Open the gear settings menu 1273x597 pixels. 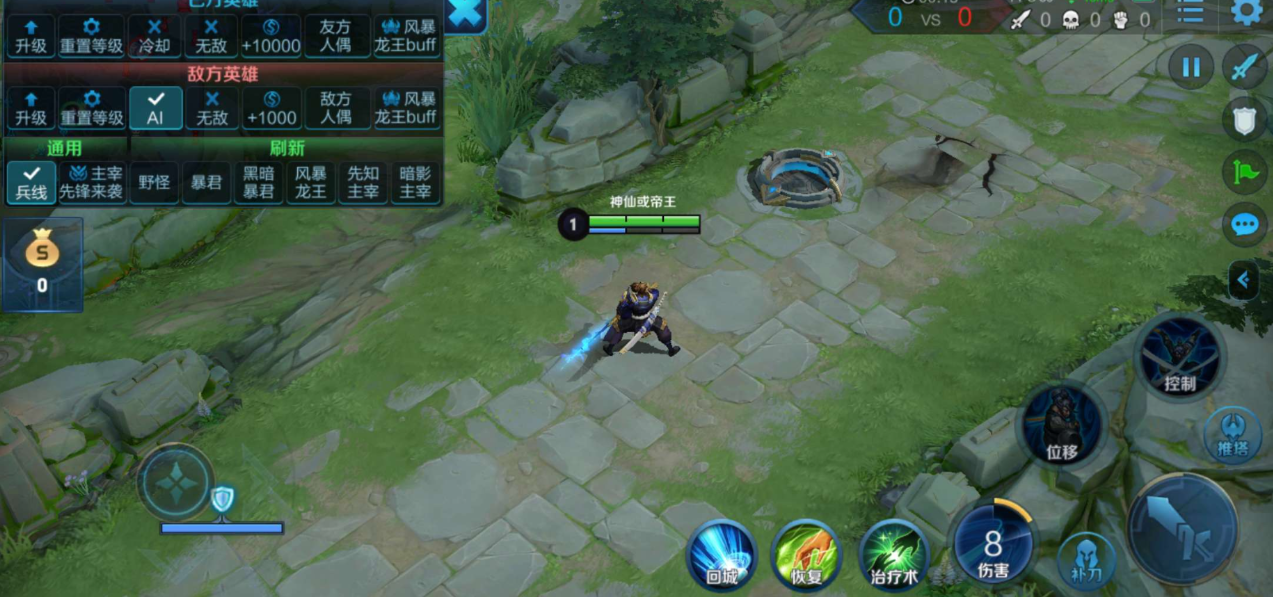(x=1246, y=13)
